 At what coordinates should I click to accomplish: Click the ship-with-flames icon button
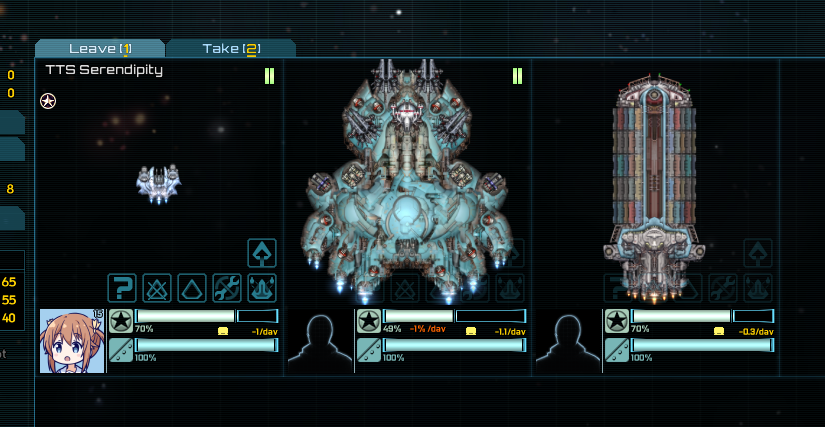(x=262, y=289)
